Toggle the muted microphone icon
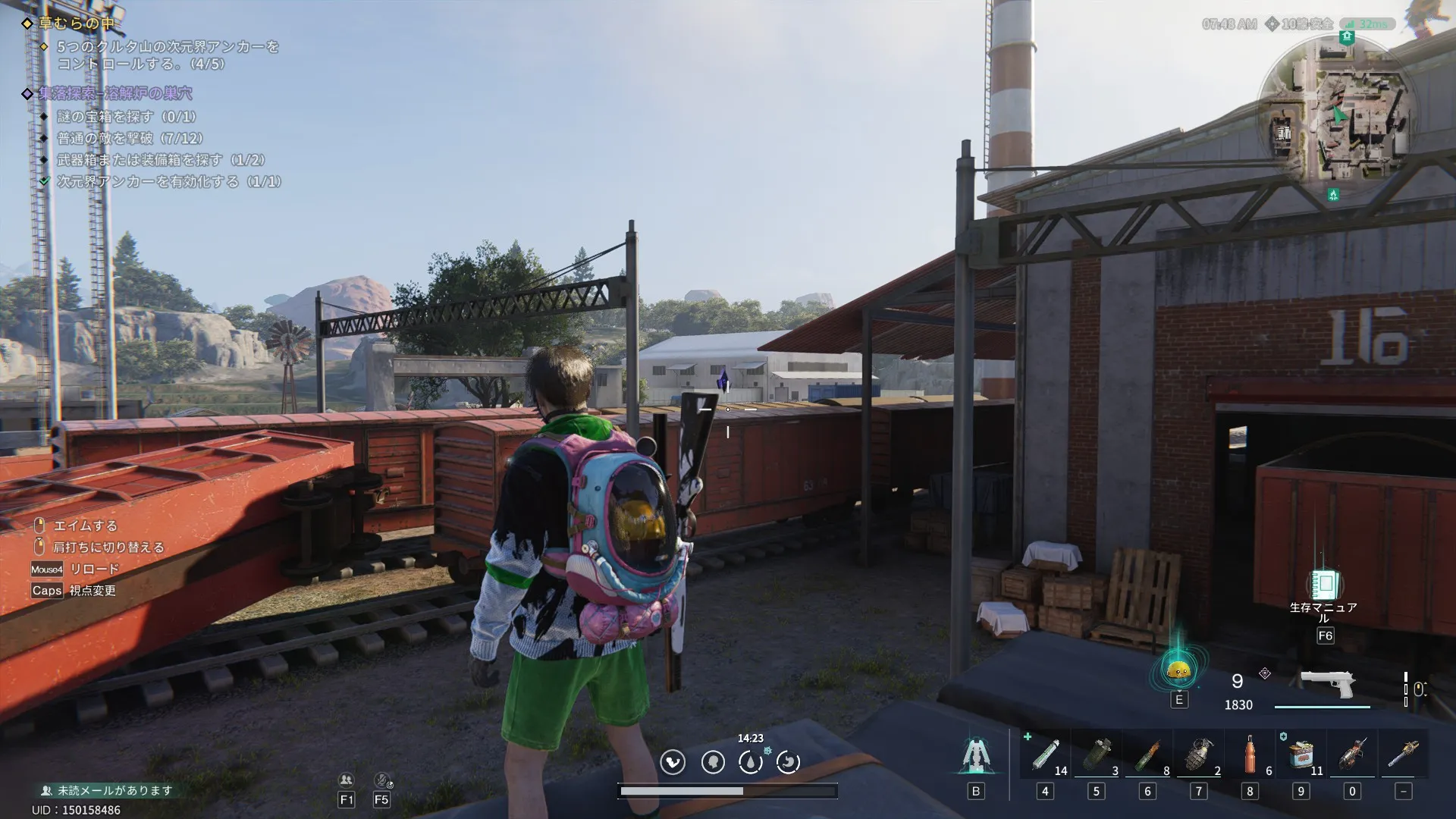This screenshot has height=819, width=1456. click(x=381, y=780)
